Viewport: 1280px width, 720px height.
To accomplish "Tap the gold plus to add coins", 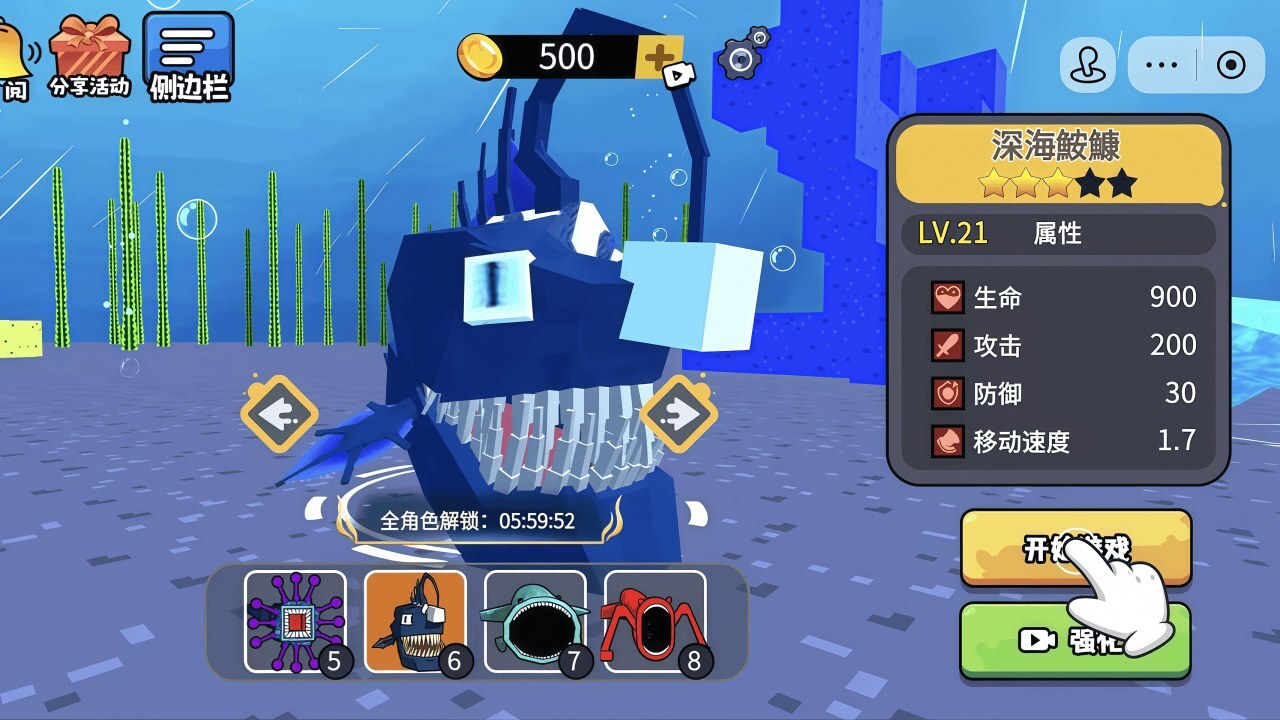I will 660,58.
